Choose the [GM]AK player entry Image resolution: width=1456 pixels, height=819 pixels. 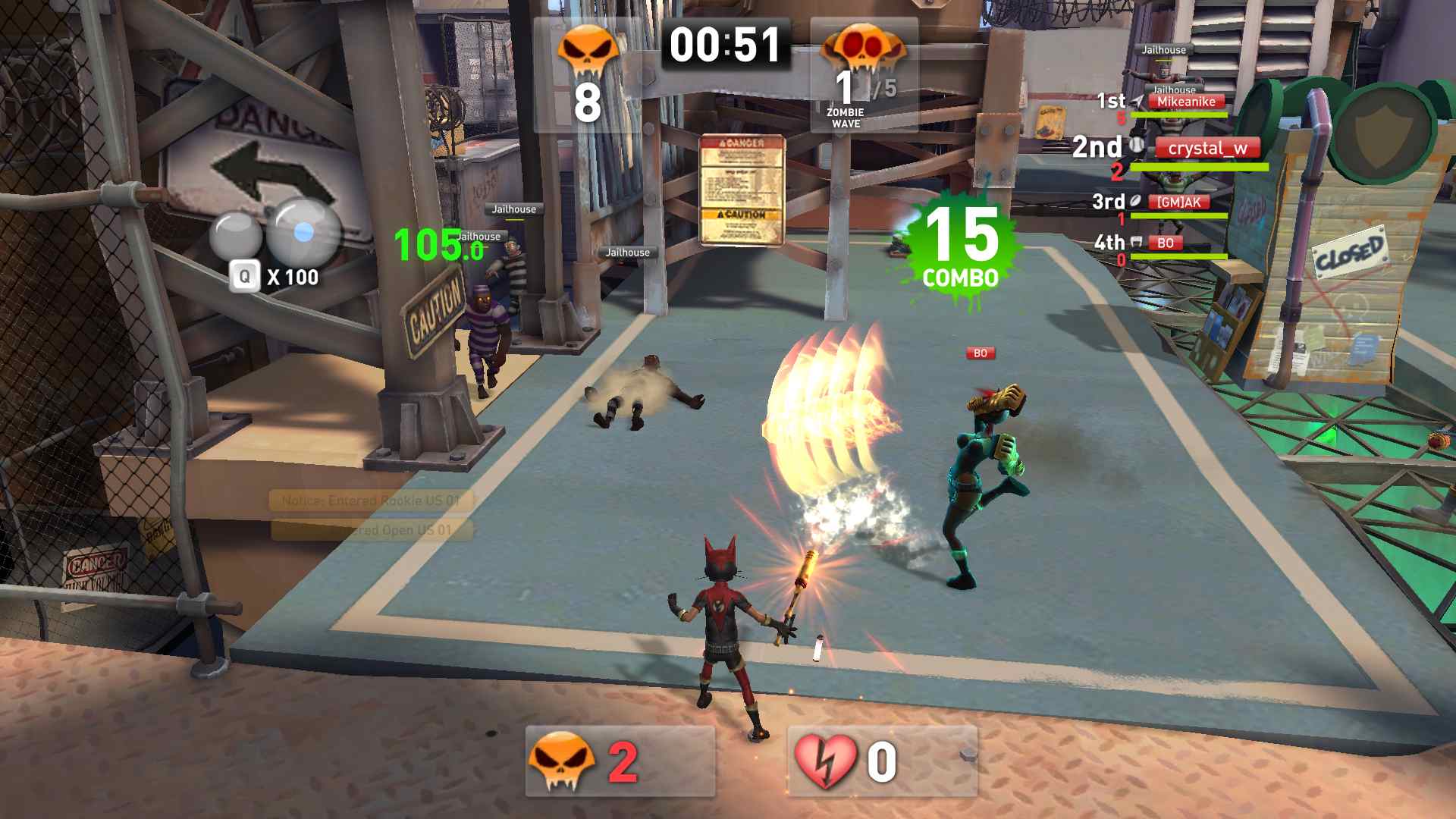[x=1178, y=202]
